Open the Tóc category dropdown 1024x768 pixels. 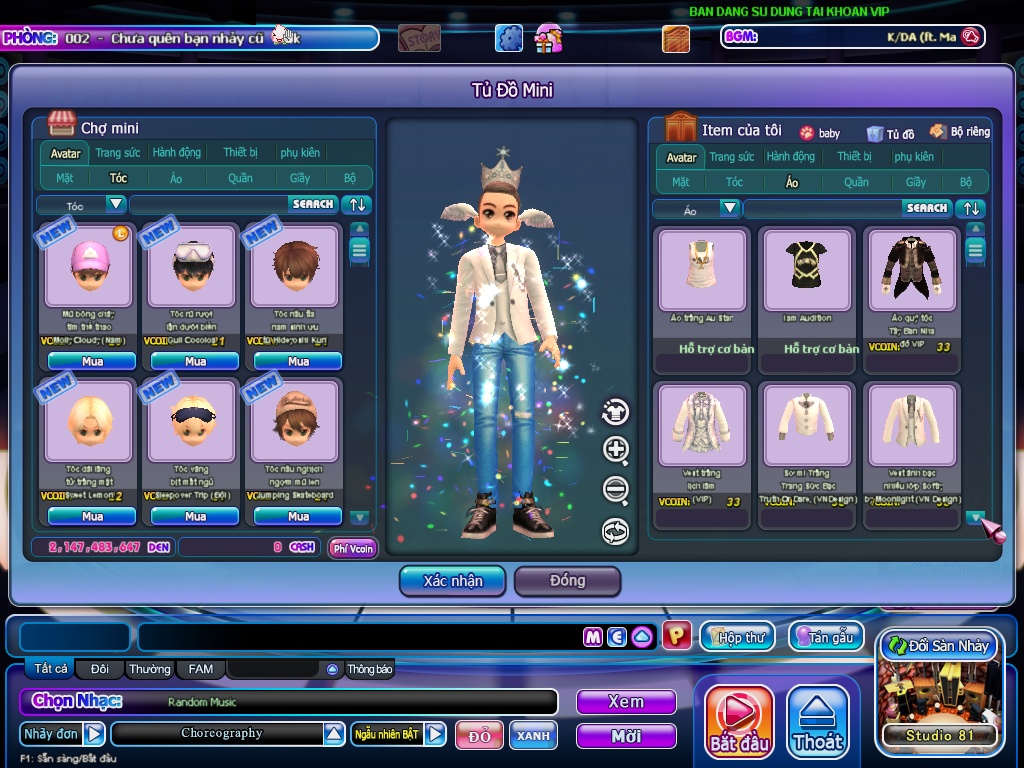116,205
